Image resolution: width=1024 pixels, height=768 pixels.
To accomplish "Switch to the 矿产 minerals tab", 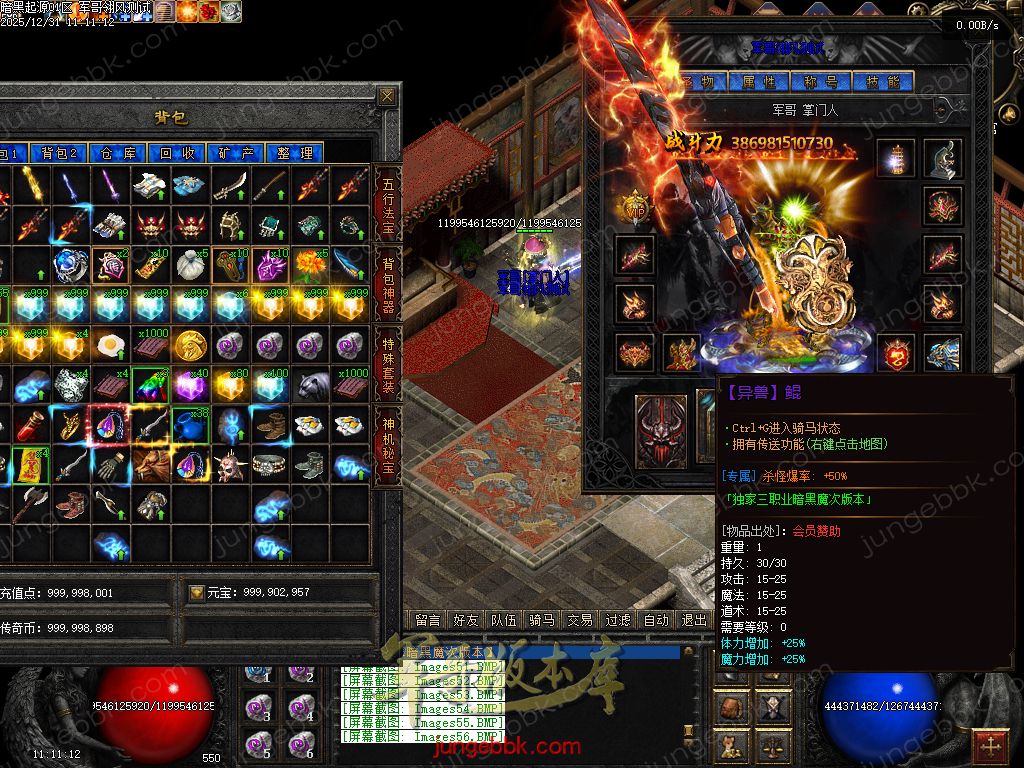I will 236,153.
